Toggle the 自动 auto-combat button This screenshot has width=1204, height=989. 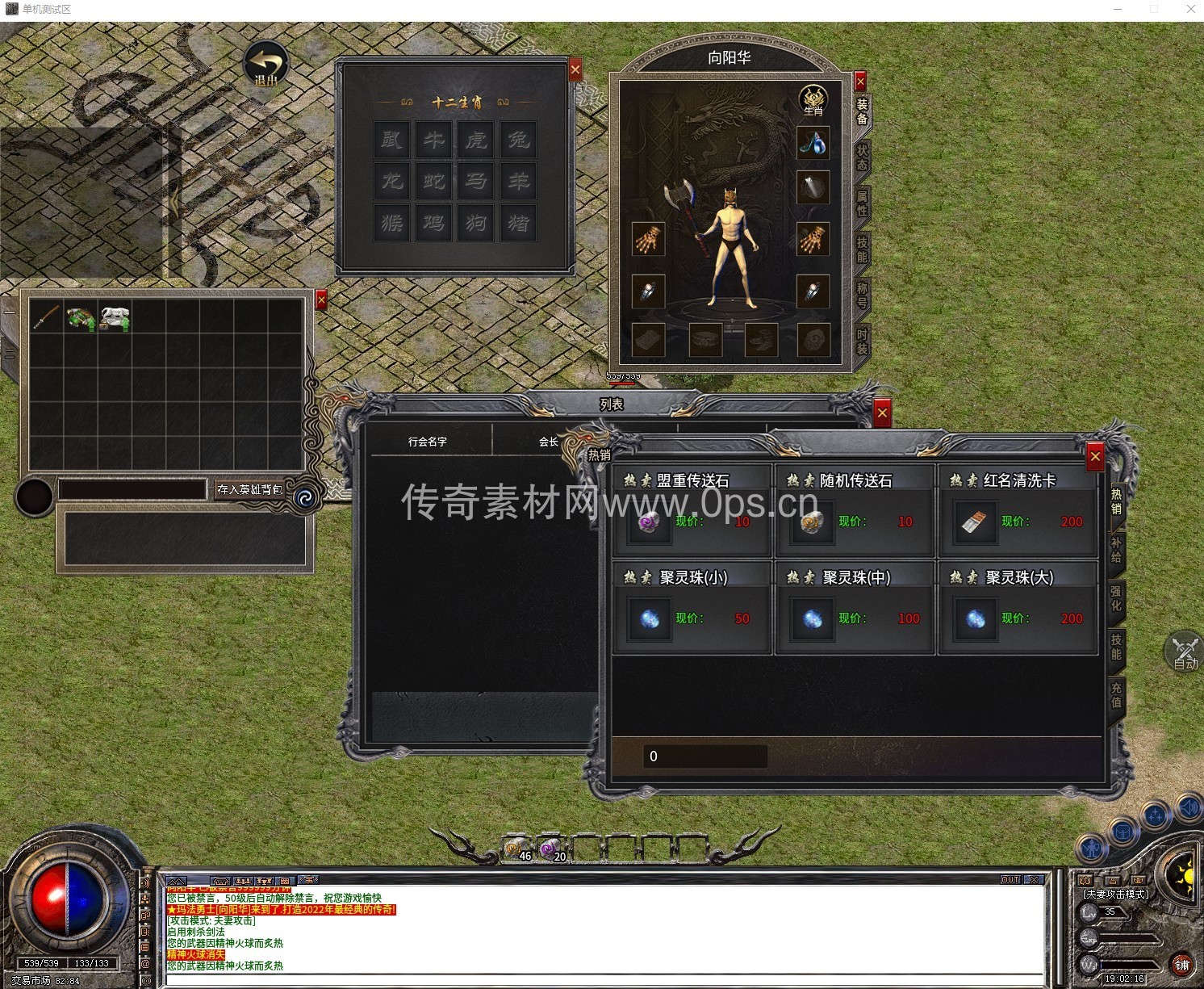(x=1185, y=652)
